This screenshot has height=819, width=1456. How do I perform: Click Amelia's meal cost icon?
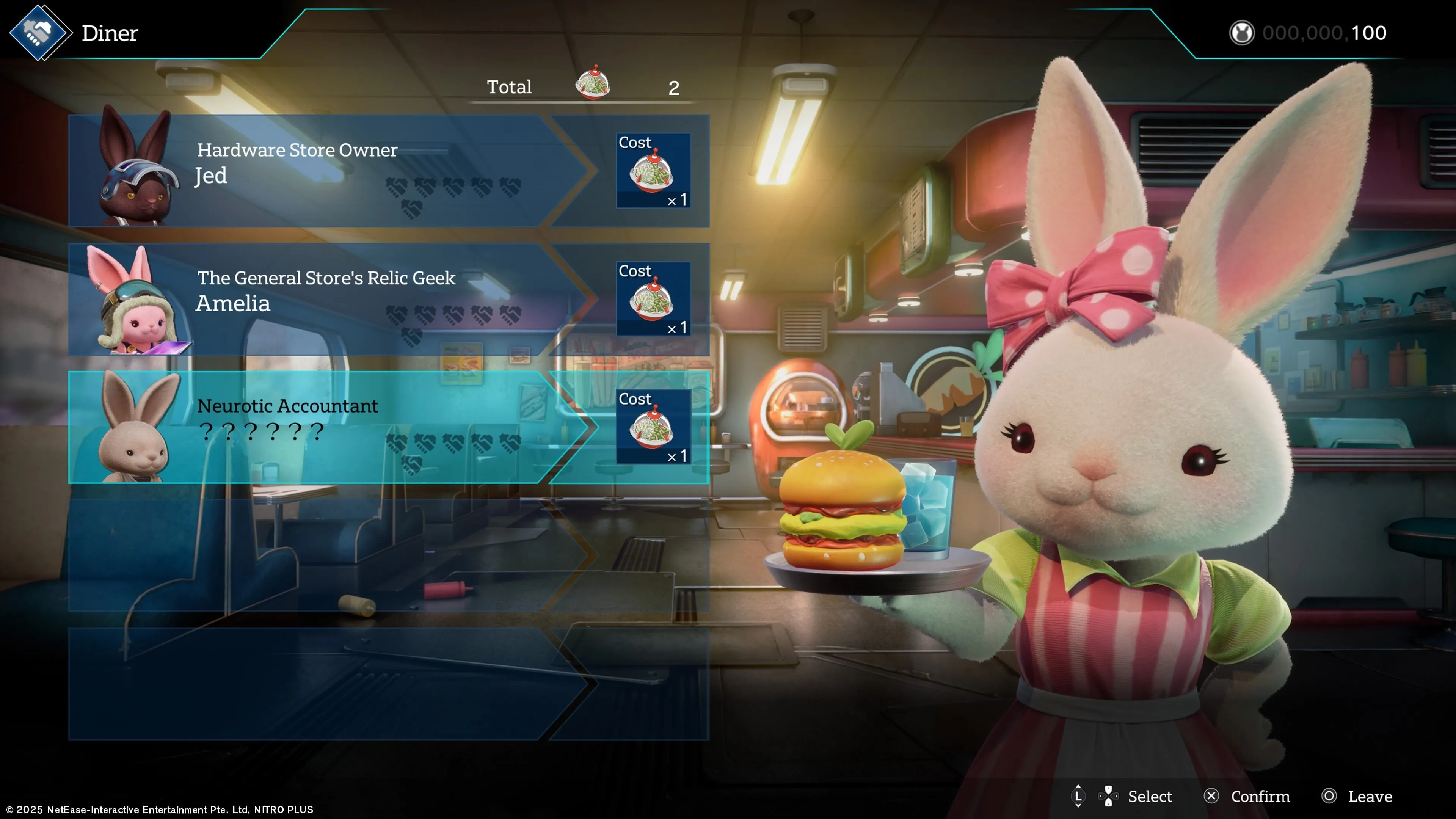653,299
